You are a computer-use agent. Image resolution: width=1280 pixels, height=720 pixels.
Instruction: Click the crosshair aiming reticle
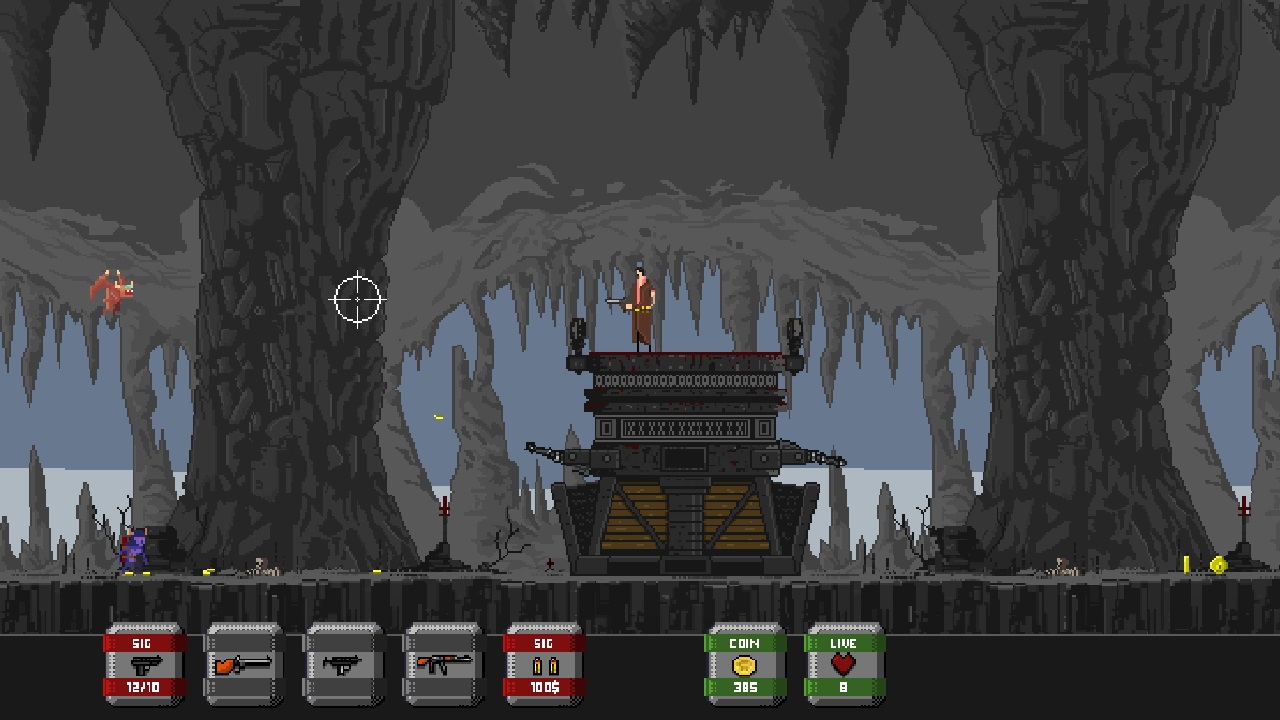tap(360, 299)
